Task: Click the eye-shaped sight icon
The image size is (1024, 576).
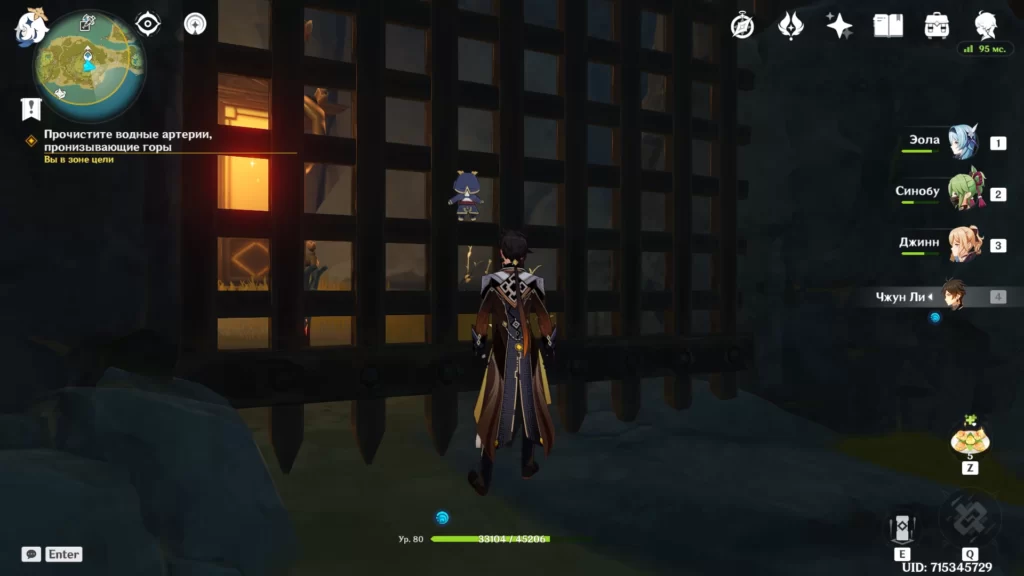Action: pyautogui.click(x=149, y=23)
